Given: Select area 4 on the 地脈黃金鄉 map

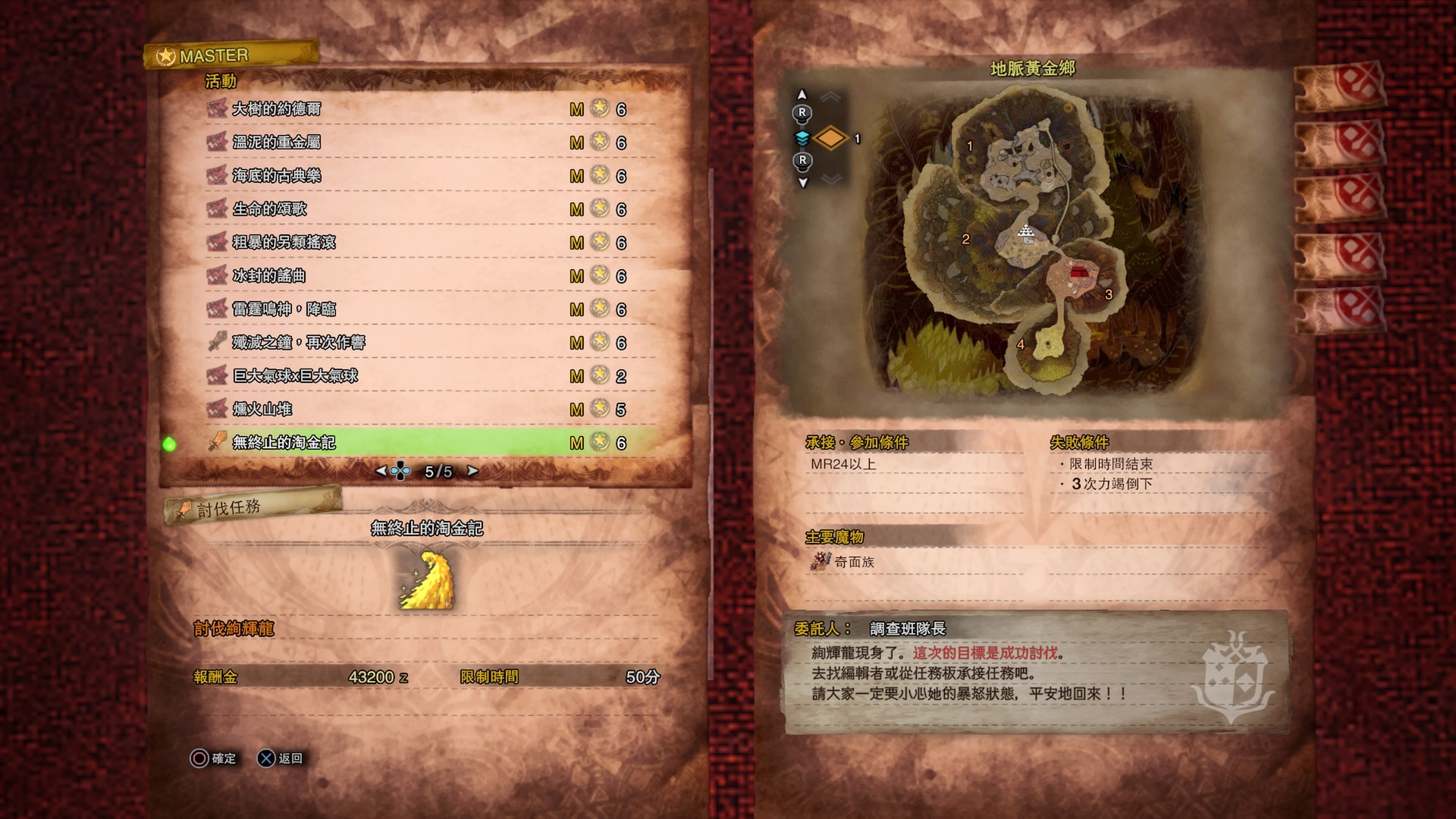Looking at the screenshot, I should (x=1021, y=345).
